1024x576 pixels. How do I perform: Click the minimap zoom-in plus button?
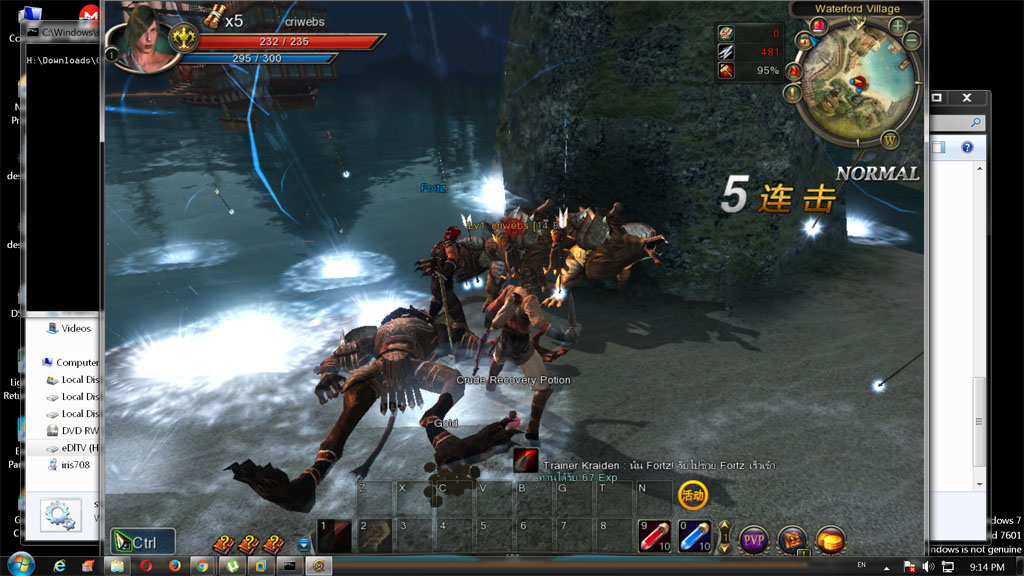coord(897,26)
